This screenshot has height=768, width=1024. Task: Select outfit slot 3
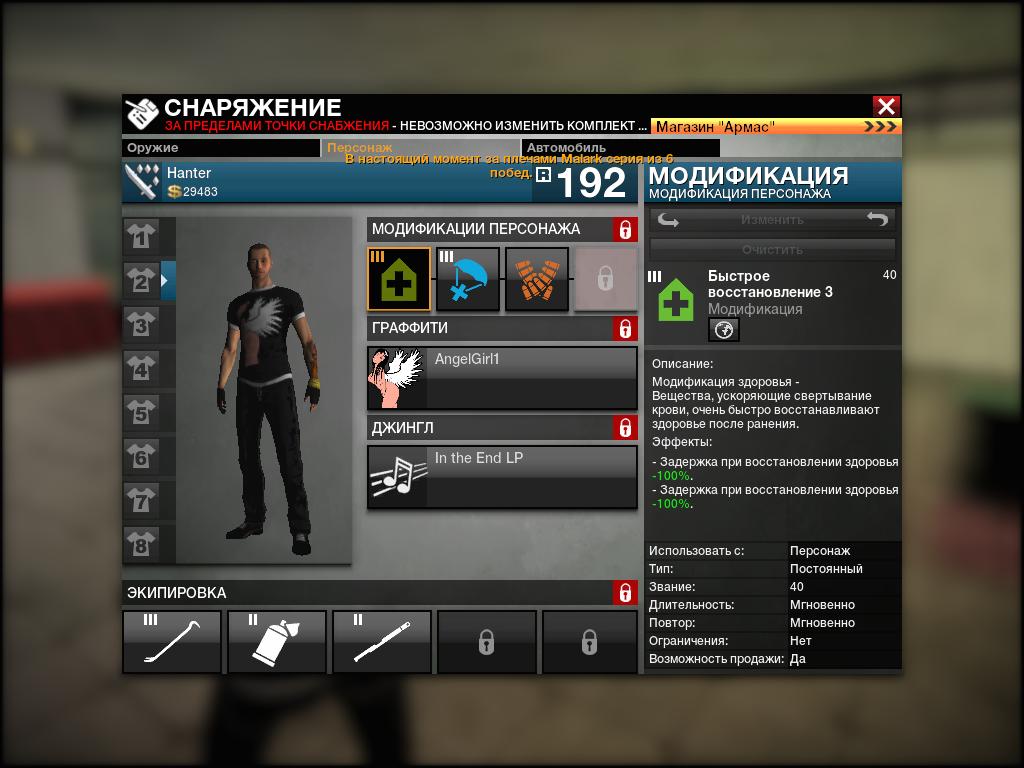tap(141, 326)
